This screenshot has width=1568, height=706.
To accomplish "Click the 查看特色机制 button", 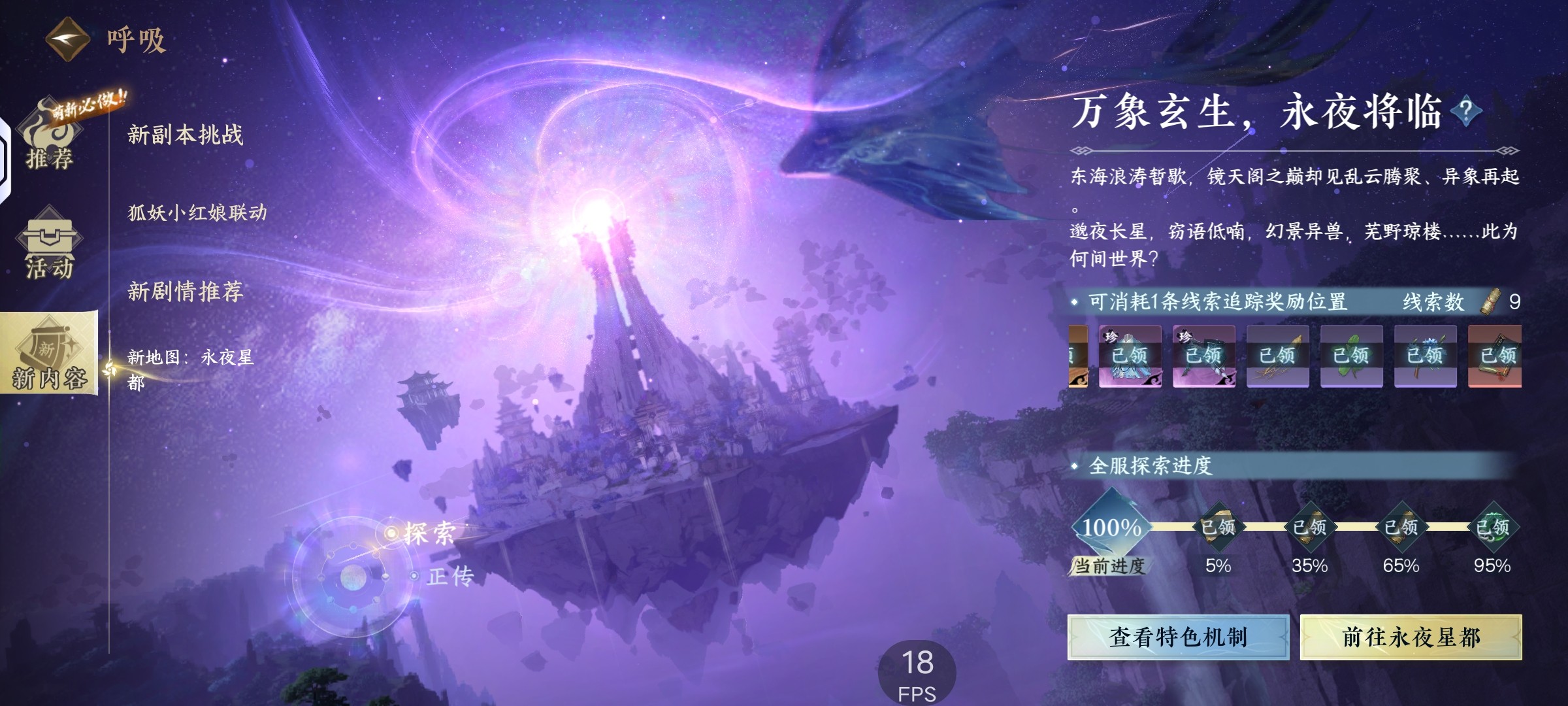I will (x=1178, y=637).
